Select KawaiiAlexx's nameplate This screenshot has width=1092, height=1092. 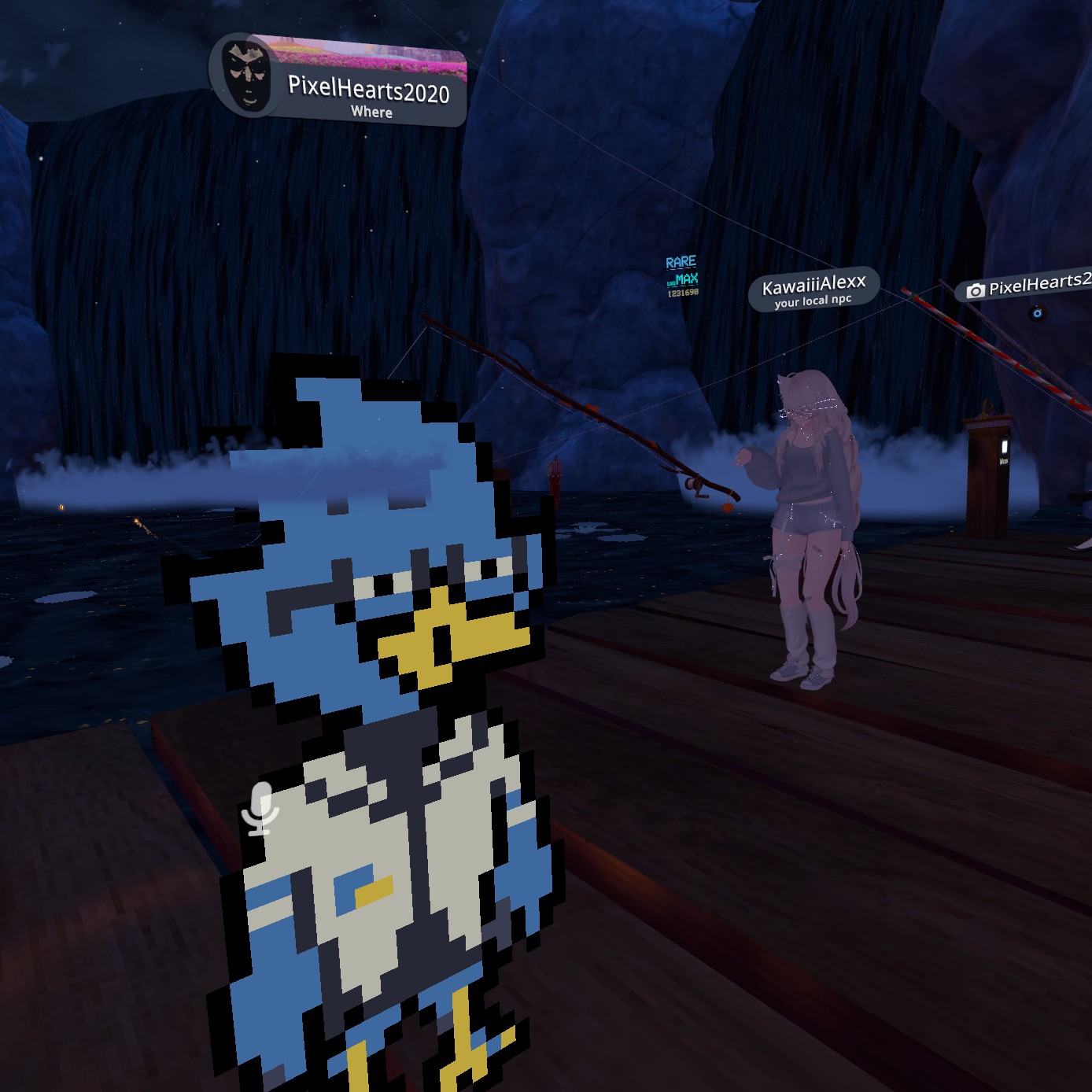click(813, 289)
